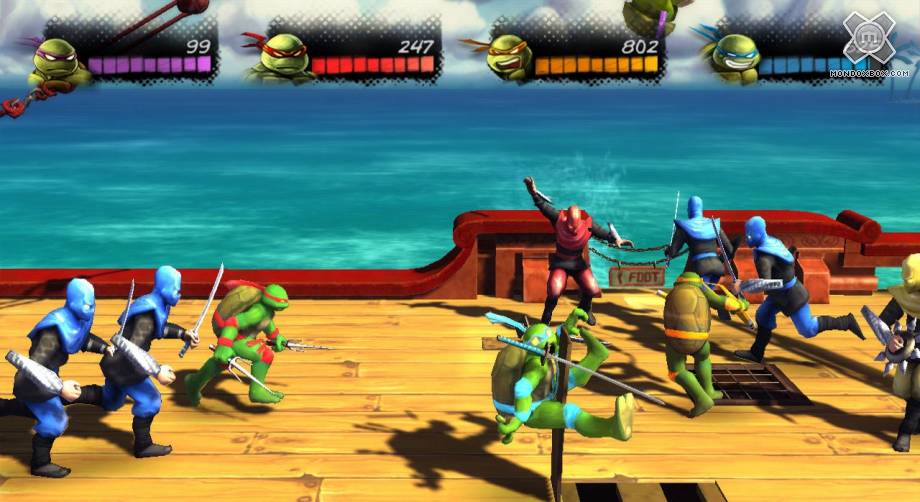
Task: Choose Michelangelo's orange-masked portrait
Action: point(508,58)
